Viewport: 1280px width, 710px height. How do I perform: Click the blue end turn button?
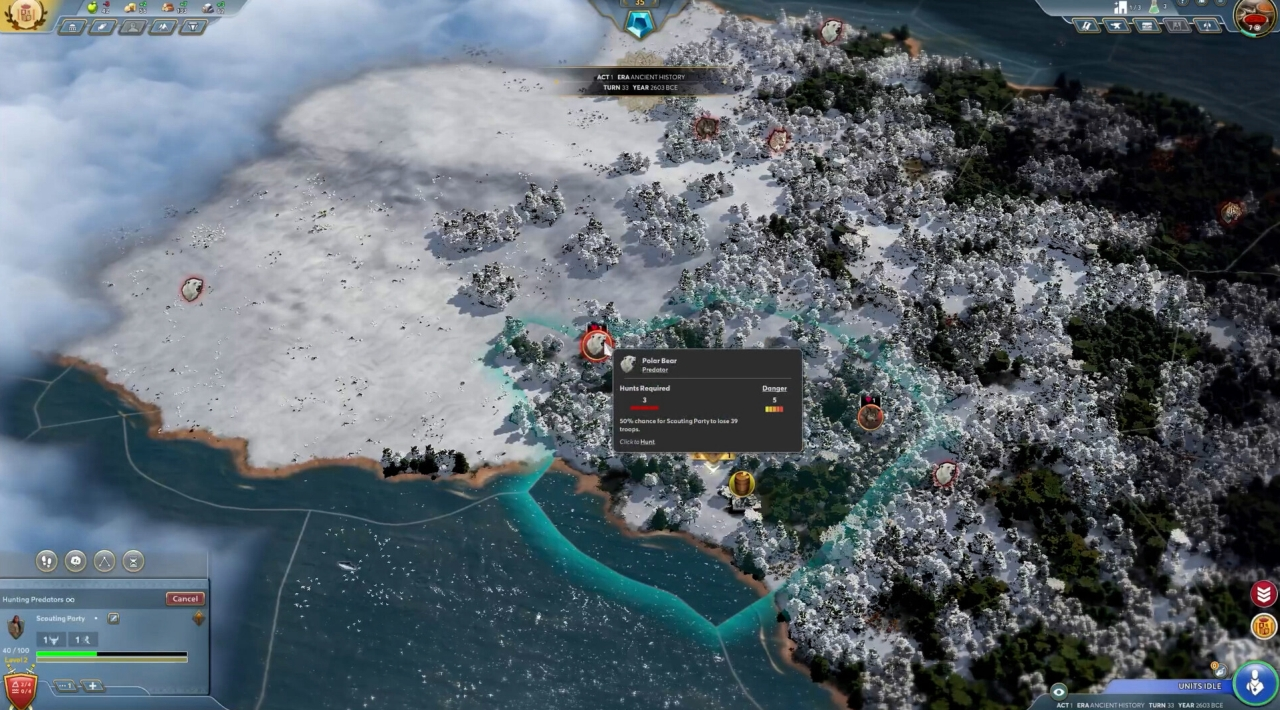[1254, 682]
